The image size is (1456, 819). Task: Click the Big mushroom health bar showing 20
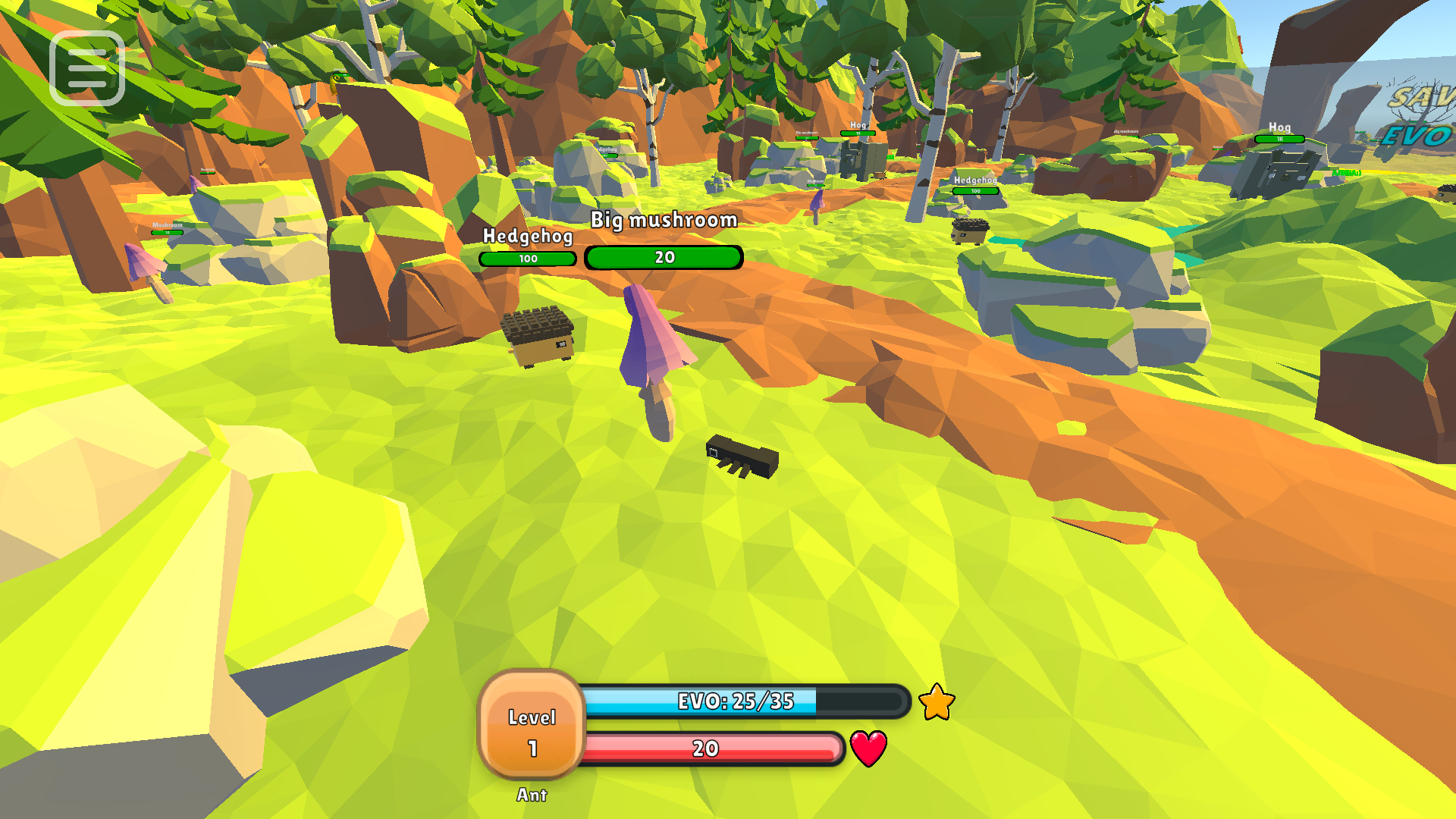[663, 257]
